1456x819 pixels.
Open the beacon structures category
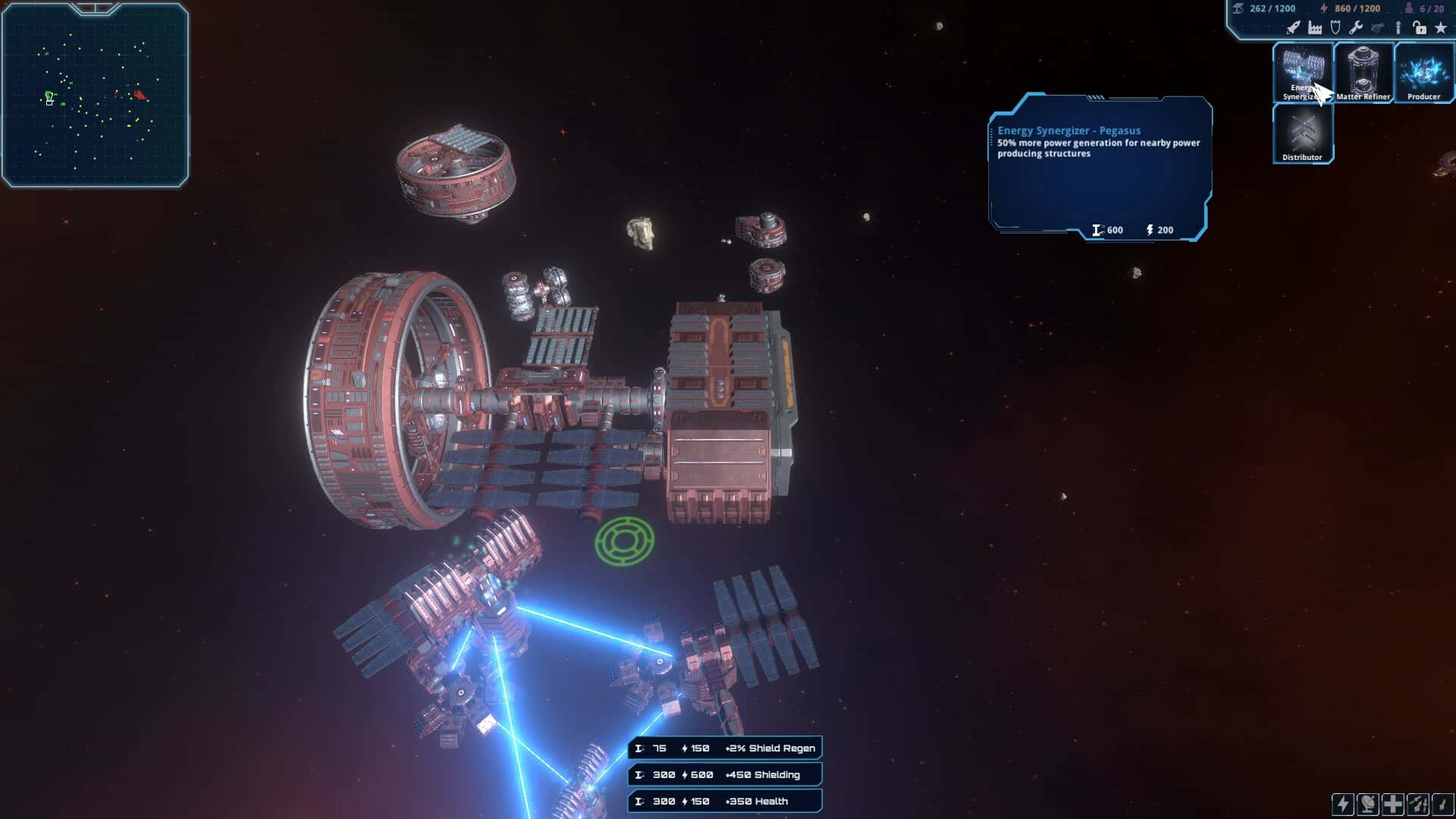coord(1398,29)
